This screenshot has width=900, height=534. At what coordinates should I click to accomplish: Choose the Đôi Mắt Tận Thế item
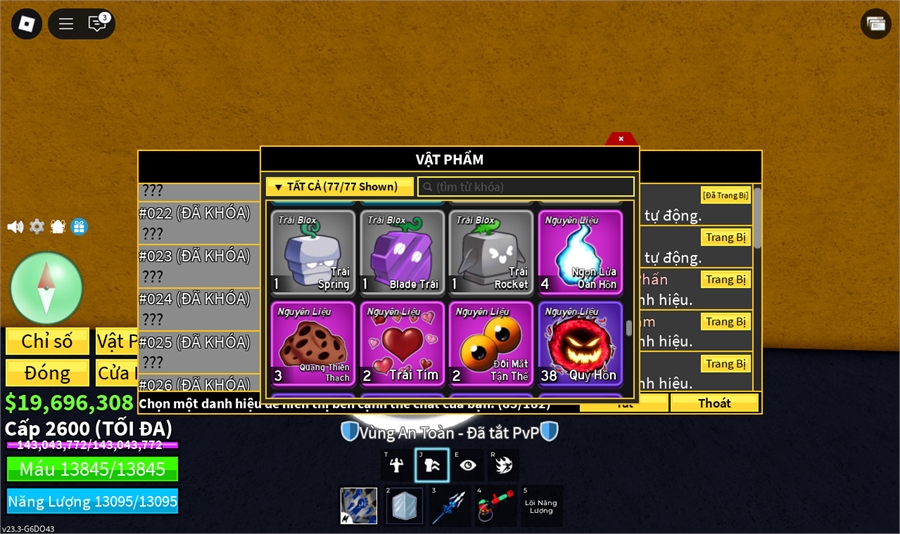click(491, 343)
